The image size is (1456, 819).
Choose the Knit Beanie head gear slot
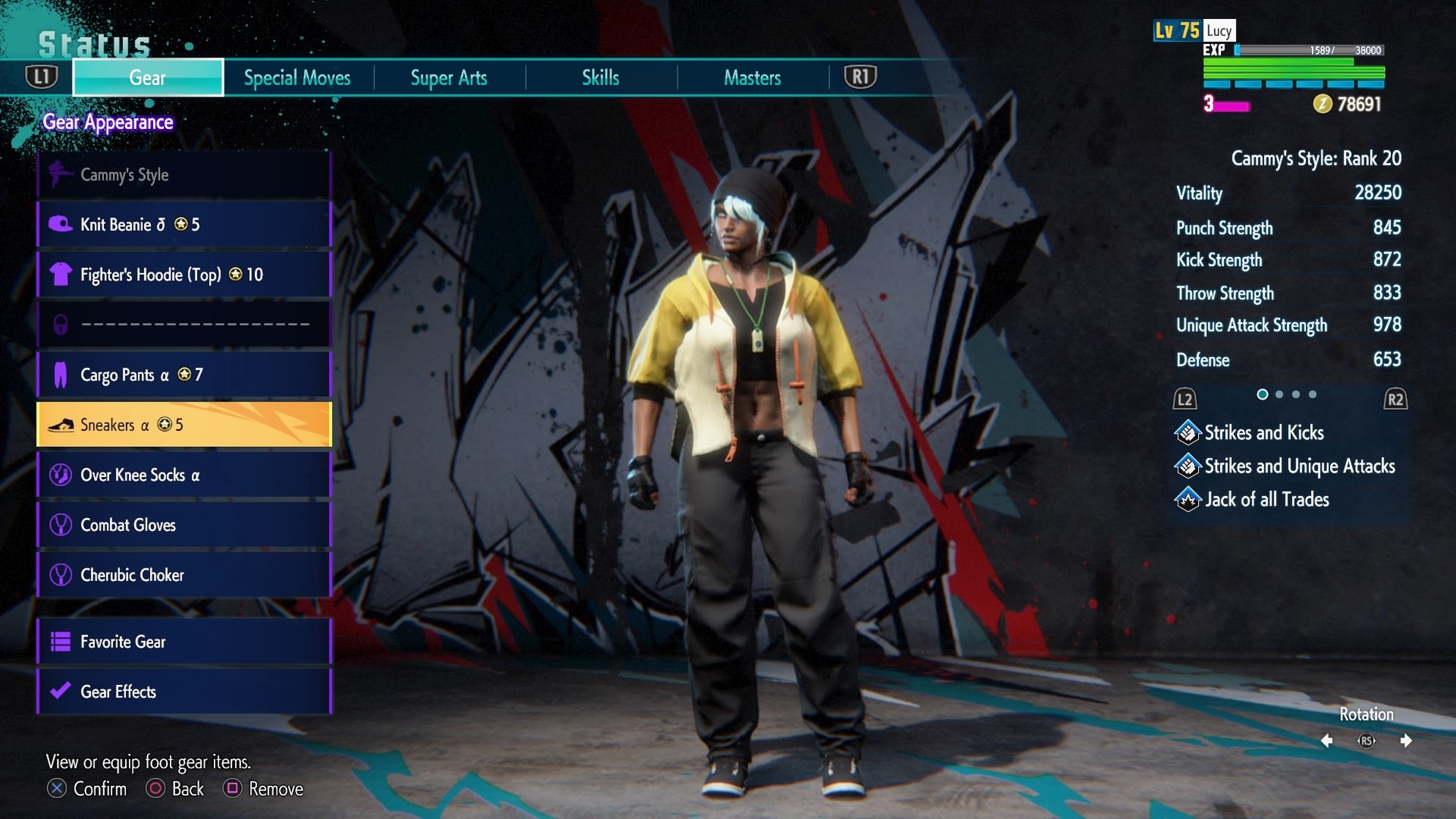point(185,224)
